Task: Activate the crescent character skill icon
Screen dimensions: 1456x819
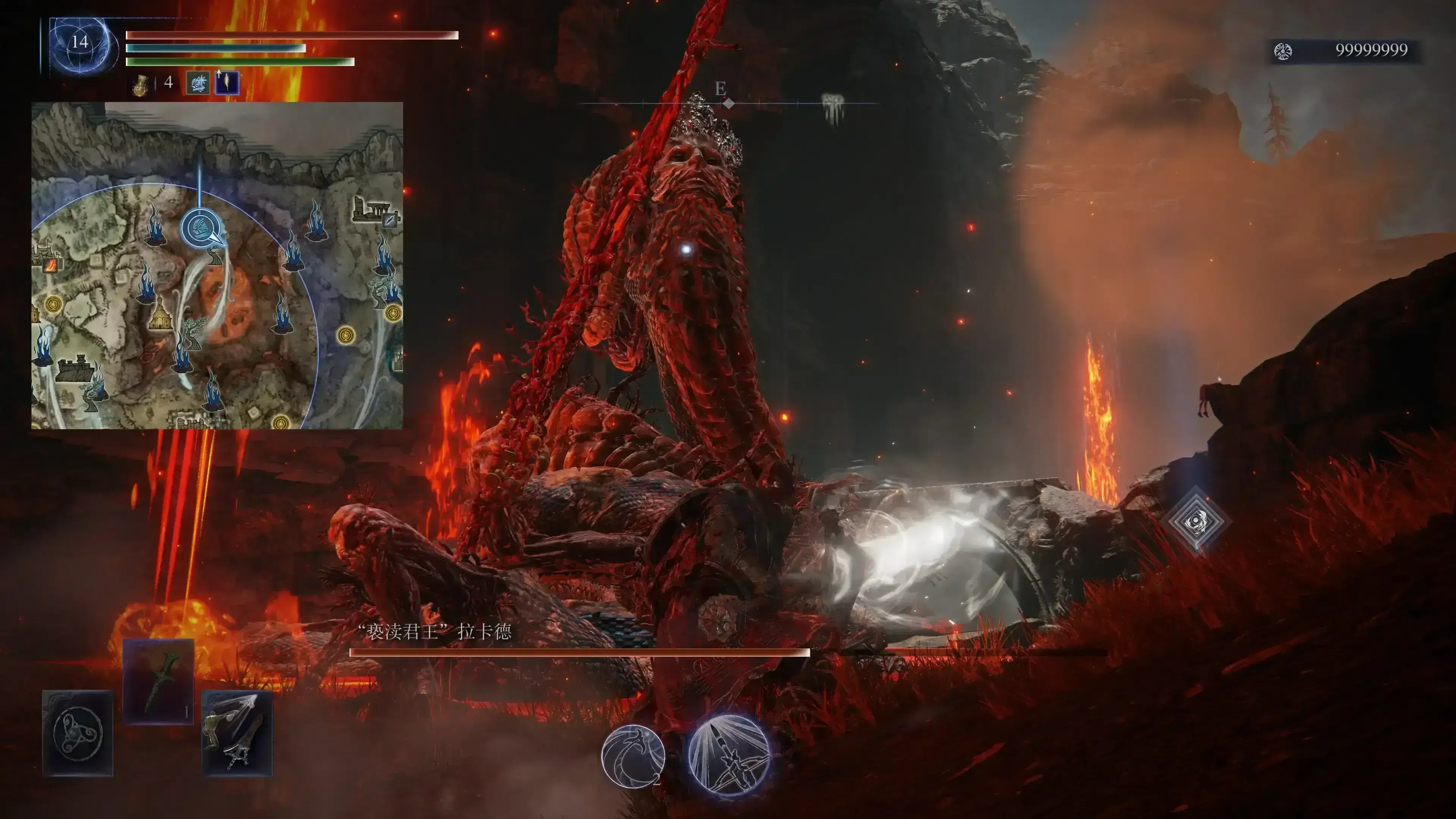Action: [632, 756]
